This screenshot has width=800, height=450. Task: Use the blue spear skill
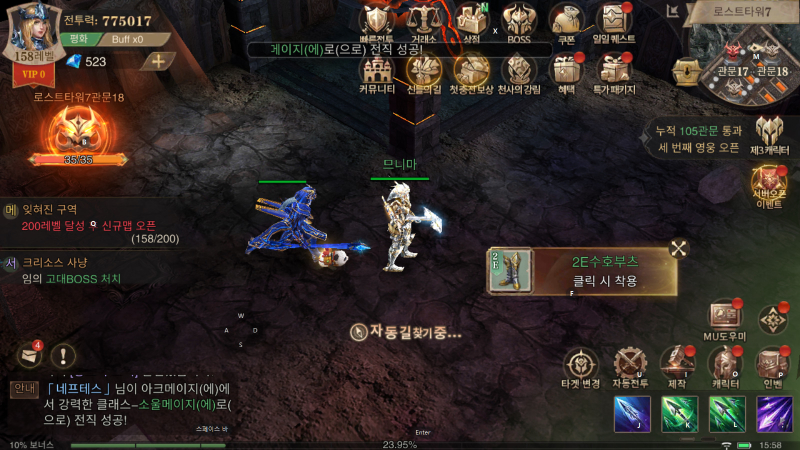[x=632, y=414]
